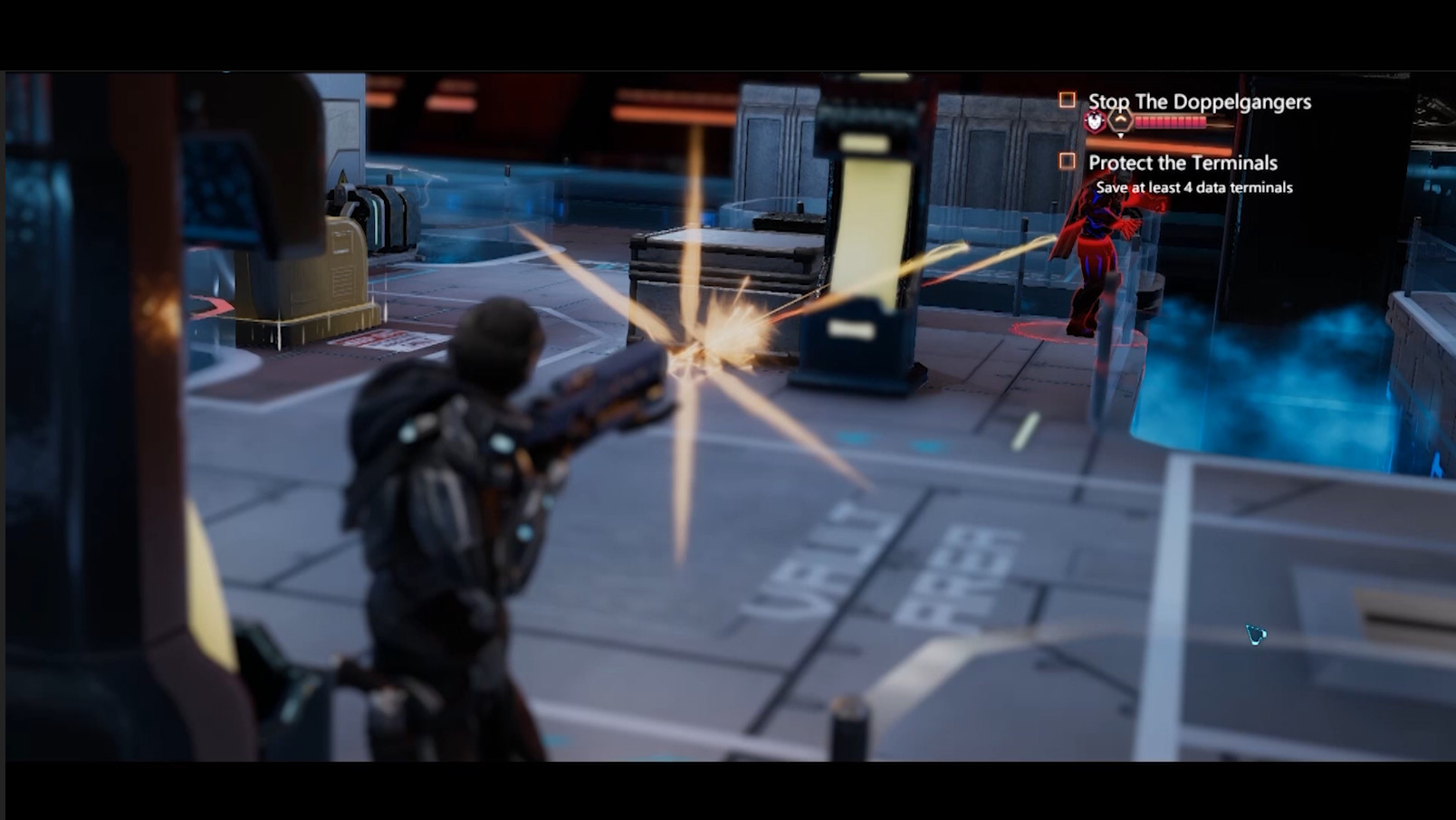Select the Protect the Terminals objective

[x=1182, y=163]
